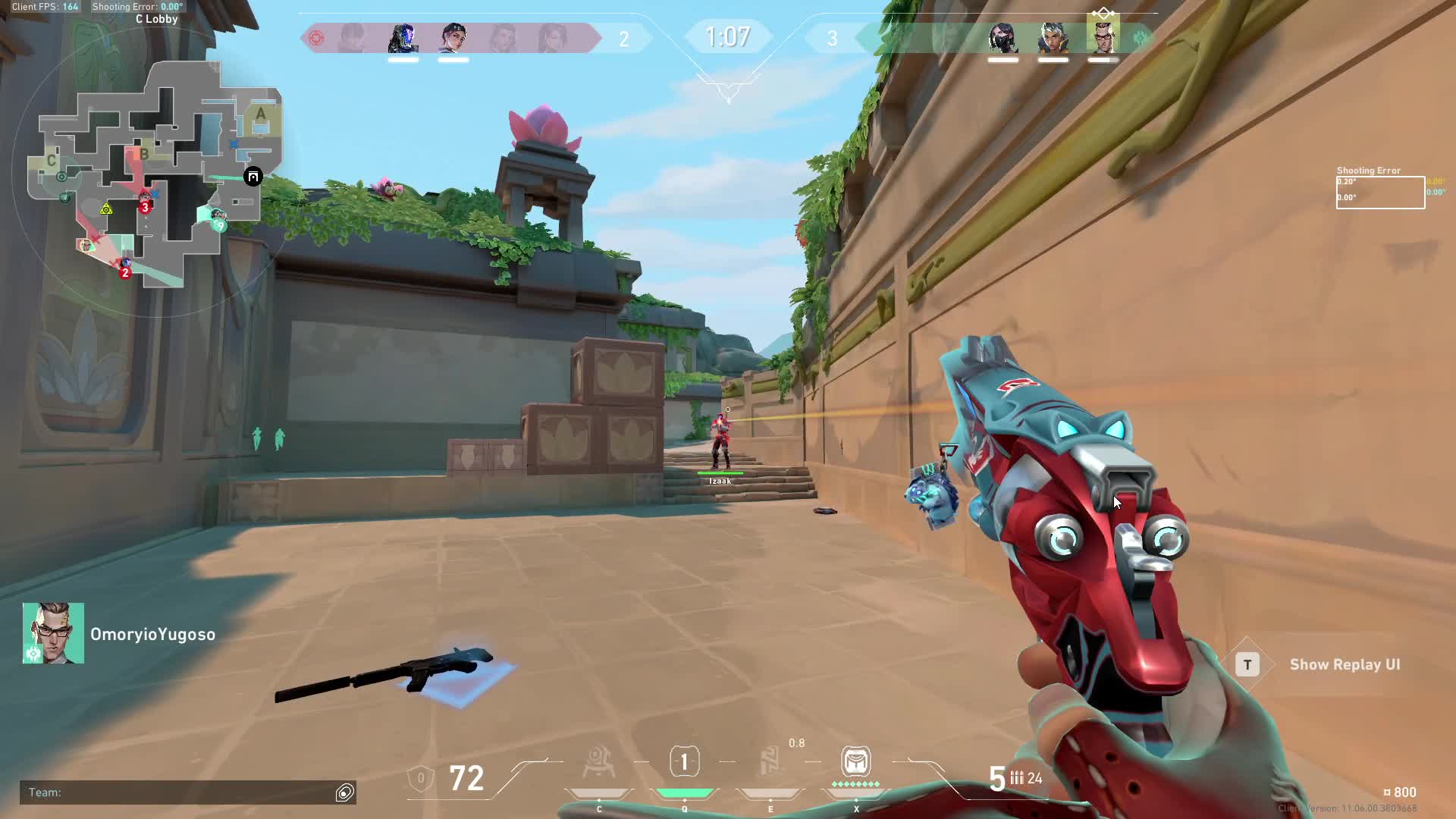Viewport: 1456px width, 819px height.
Task: Activate the Trademark trap ability icon
Action: (x=598, y=763)
